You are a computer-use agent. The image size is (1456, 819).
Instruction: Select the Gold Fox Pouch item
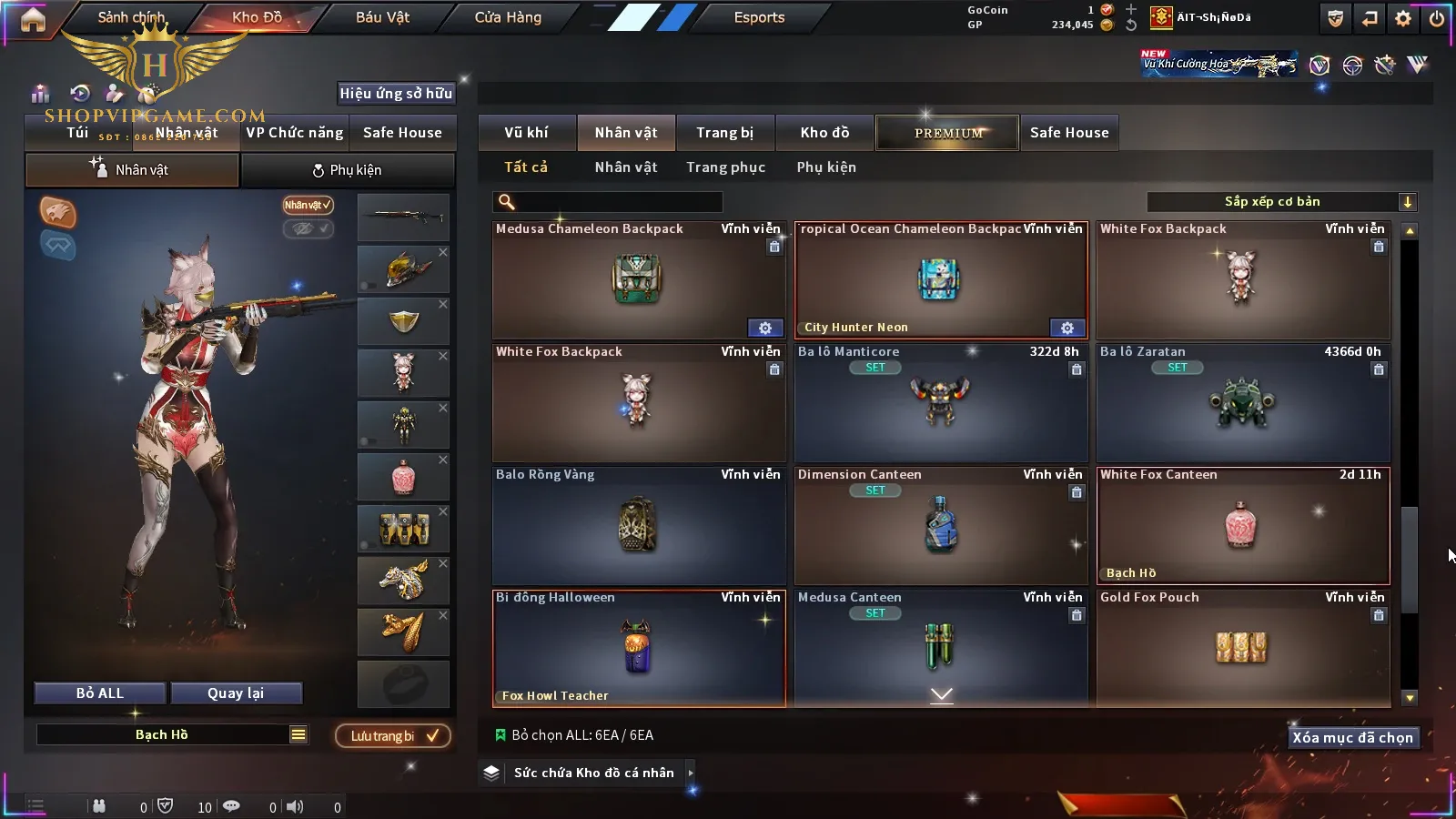pos(1242,648)
